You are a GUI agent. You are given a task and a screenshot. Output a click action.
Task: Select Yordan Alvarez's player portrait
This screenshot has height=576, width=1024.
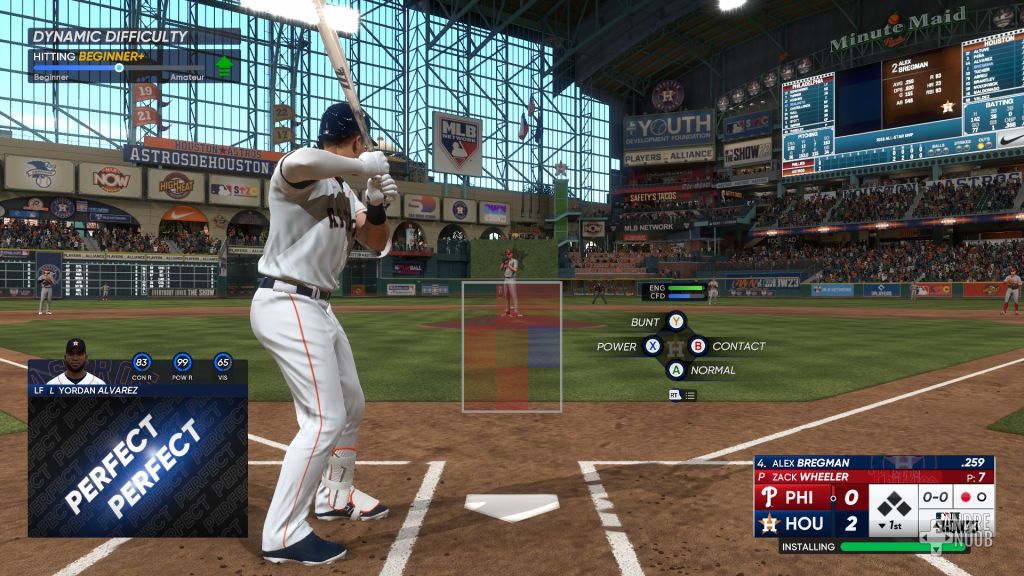tap(76, 361)
